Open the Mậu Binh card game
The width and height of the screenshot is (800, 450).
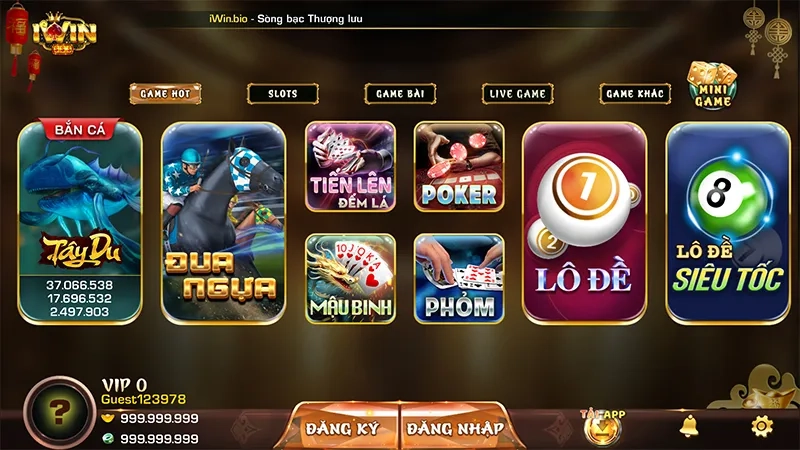click(x=350, y=278)
